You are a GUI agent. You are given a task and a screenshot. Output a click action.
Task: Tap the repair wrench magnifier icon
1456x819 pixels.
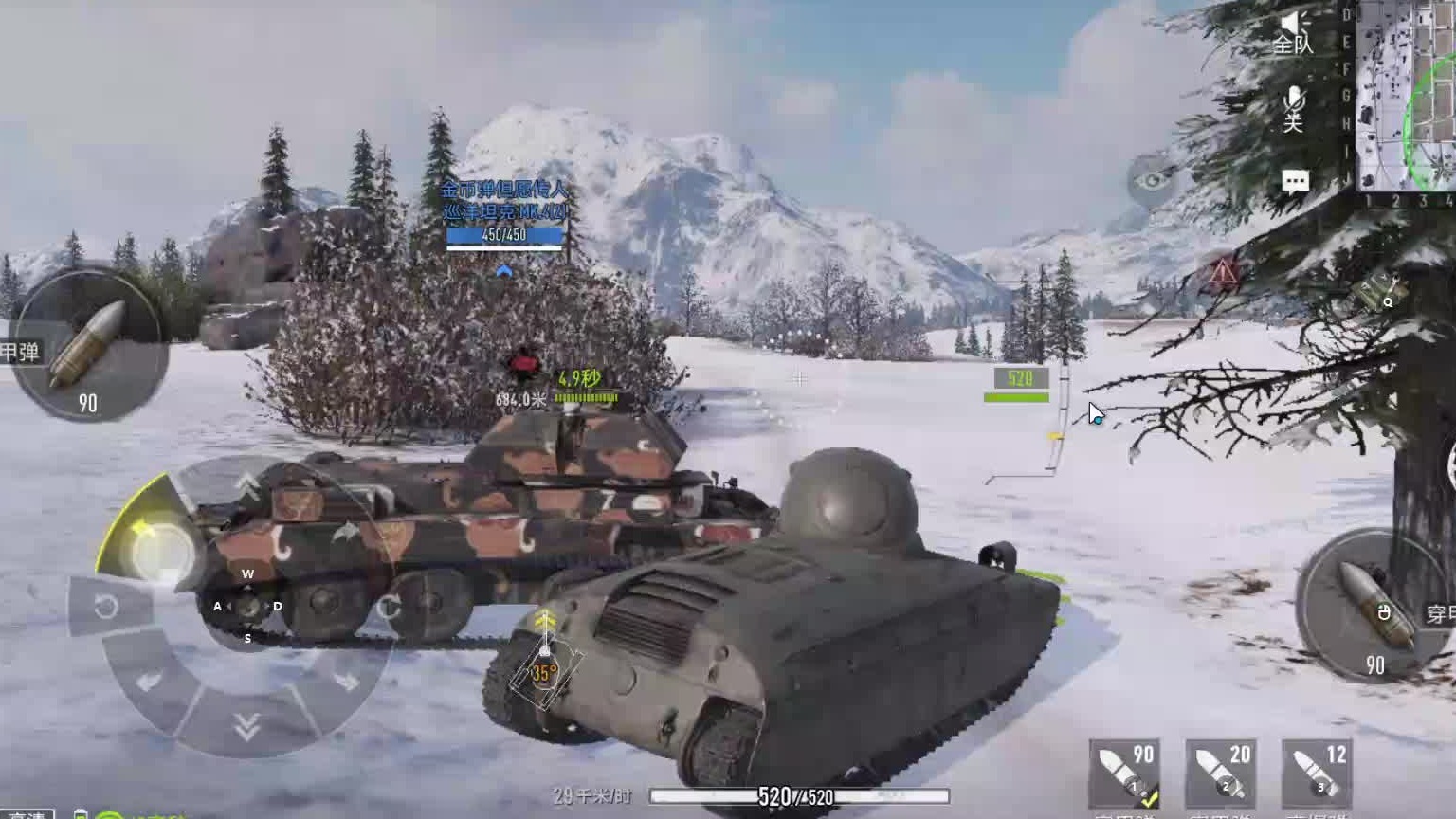[x=1379, y=292]
